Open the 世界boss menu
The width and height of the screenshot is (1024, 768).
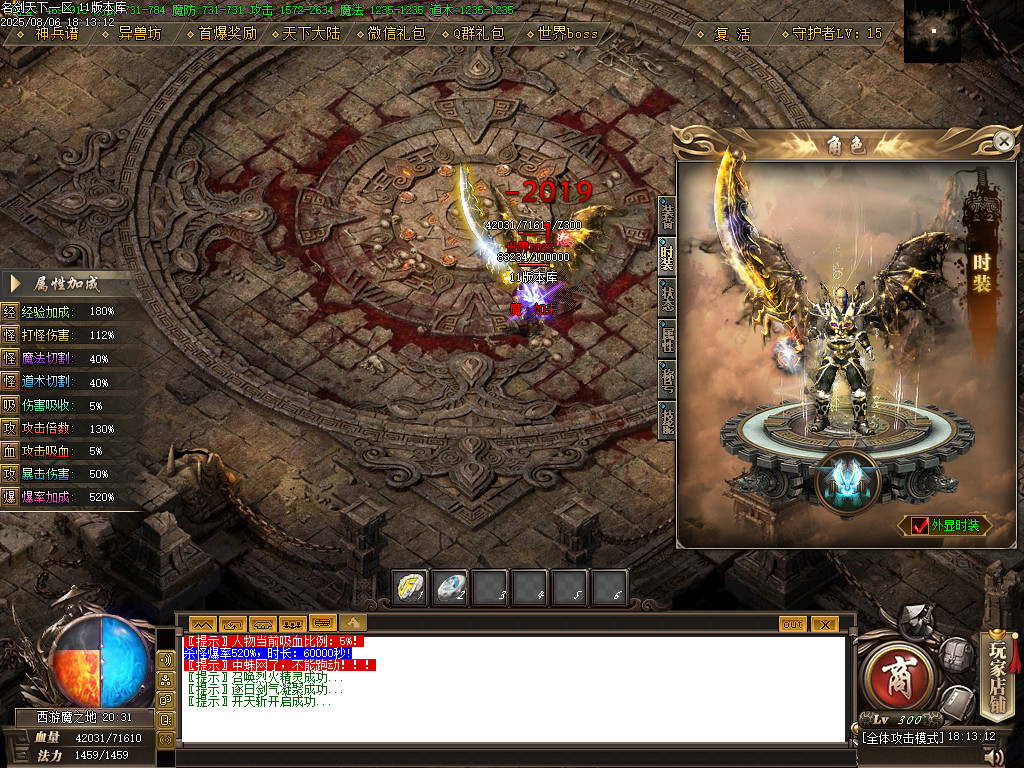pos(567,33)
